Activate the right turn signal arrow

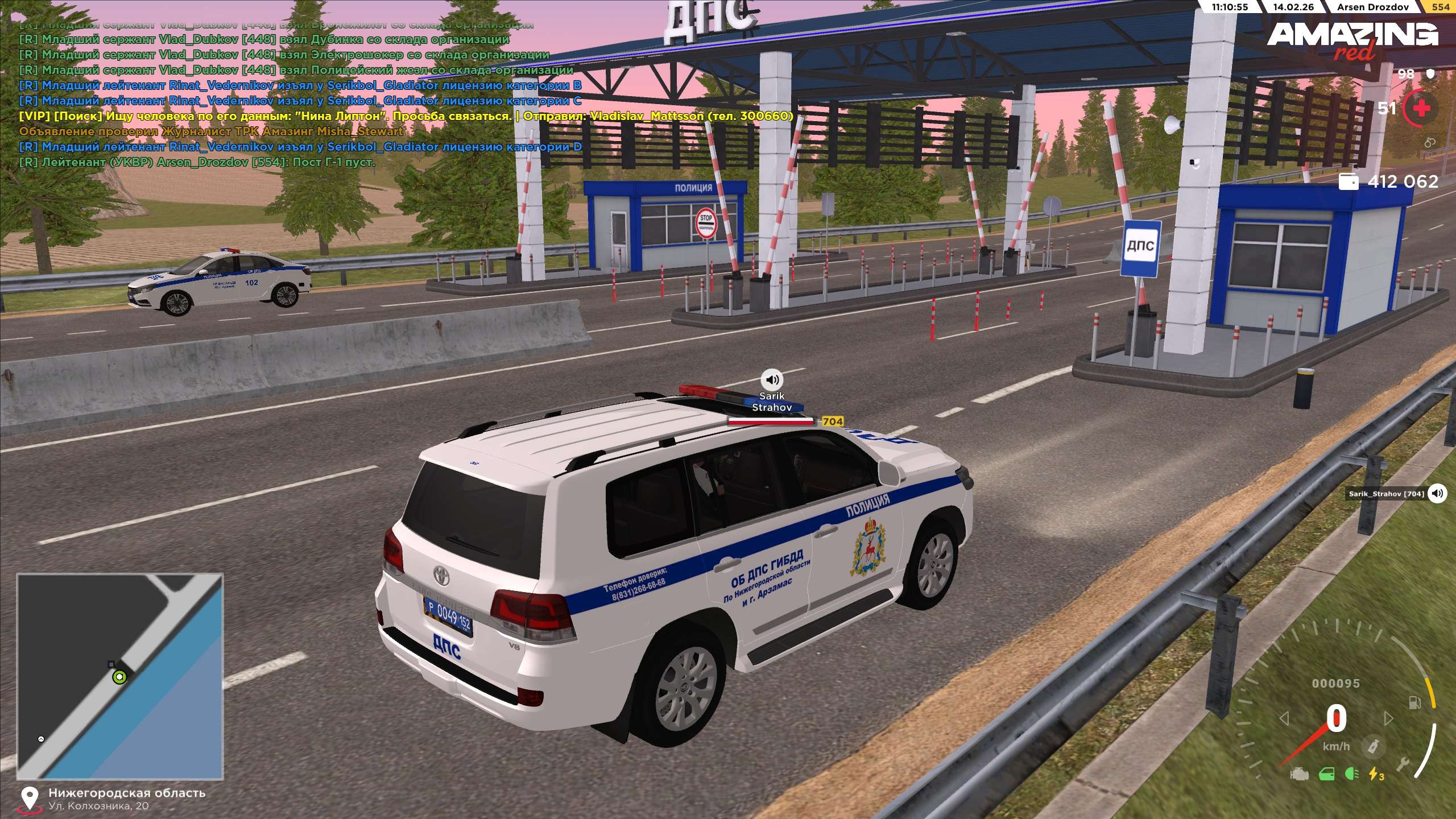[x=1388, y=719]
